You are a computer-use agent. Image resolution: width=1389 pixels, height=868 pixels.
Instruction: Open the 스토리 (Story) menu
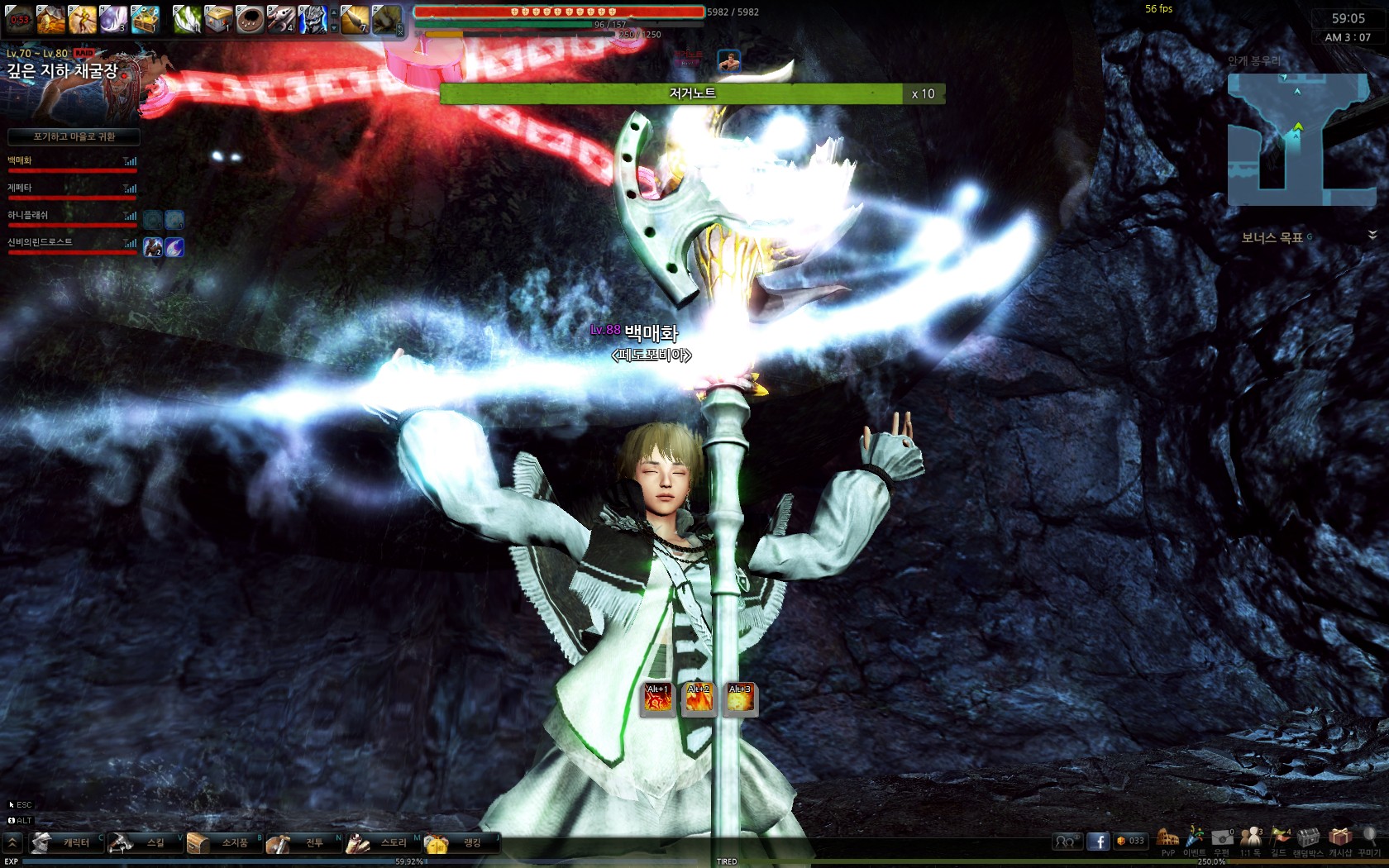[383, 842]
